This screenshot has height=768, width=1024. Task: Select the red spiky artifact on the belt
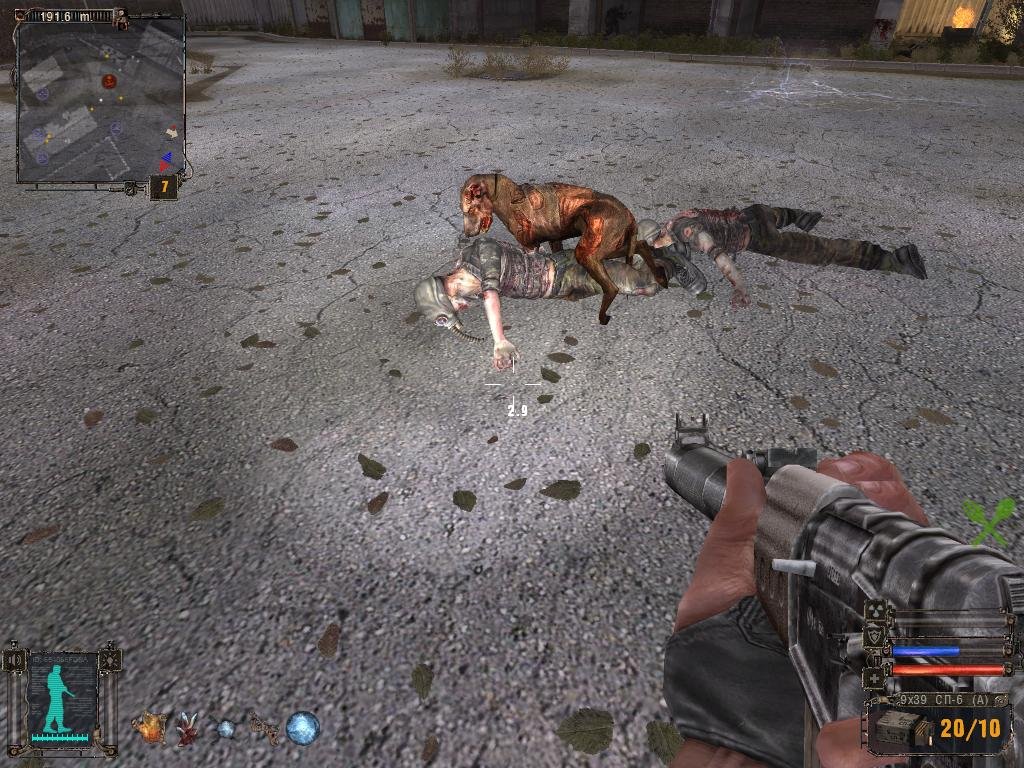coord(187,729)
